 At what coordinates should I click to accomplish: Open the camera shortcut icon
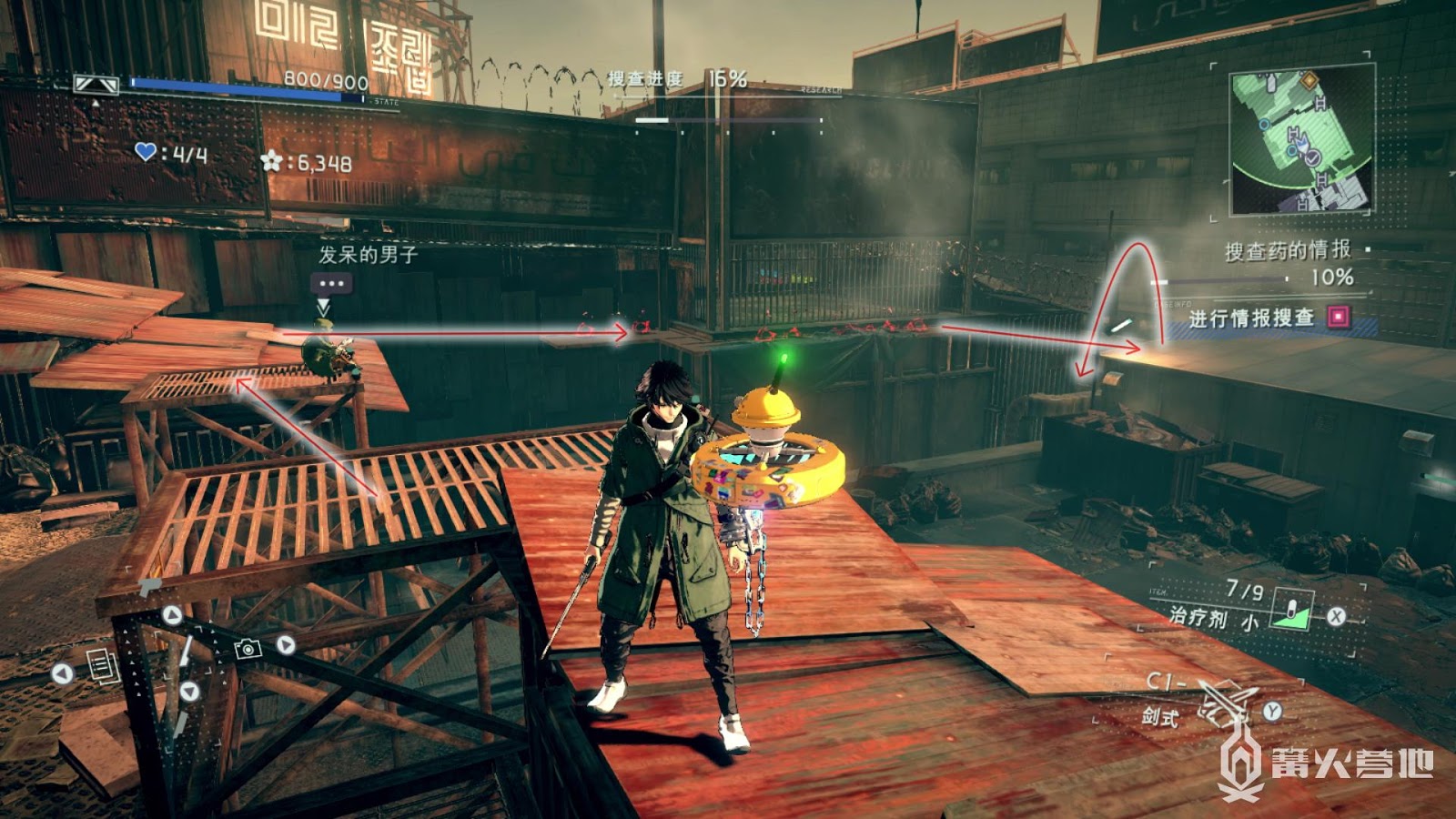248,648
